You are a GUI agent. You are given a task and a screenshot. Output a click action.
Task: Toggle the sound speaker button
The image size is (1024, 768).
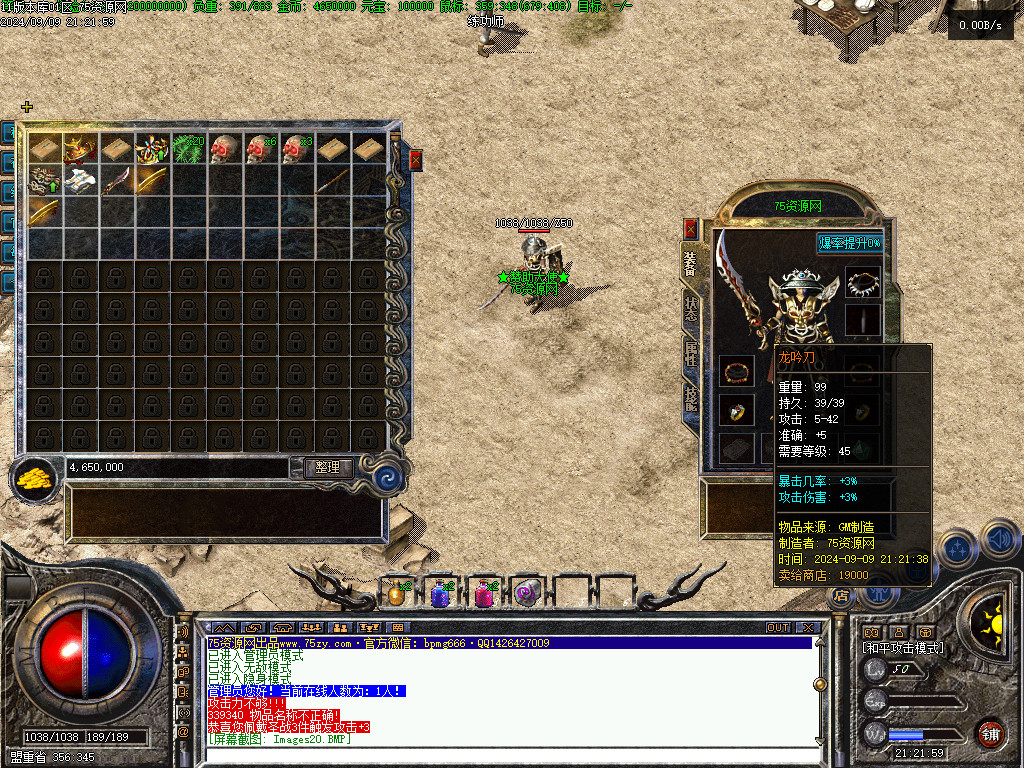[x=1000, y=542]
